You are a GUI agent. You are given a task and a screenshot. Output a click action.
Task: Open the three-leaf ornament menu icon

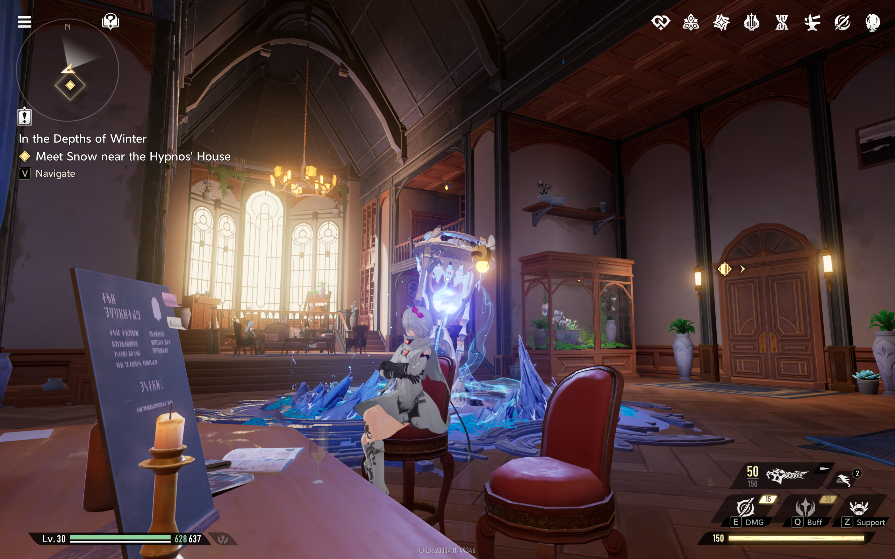[690, 22]
